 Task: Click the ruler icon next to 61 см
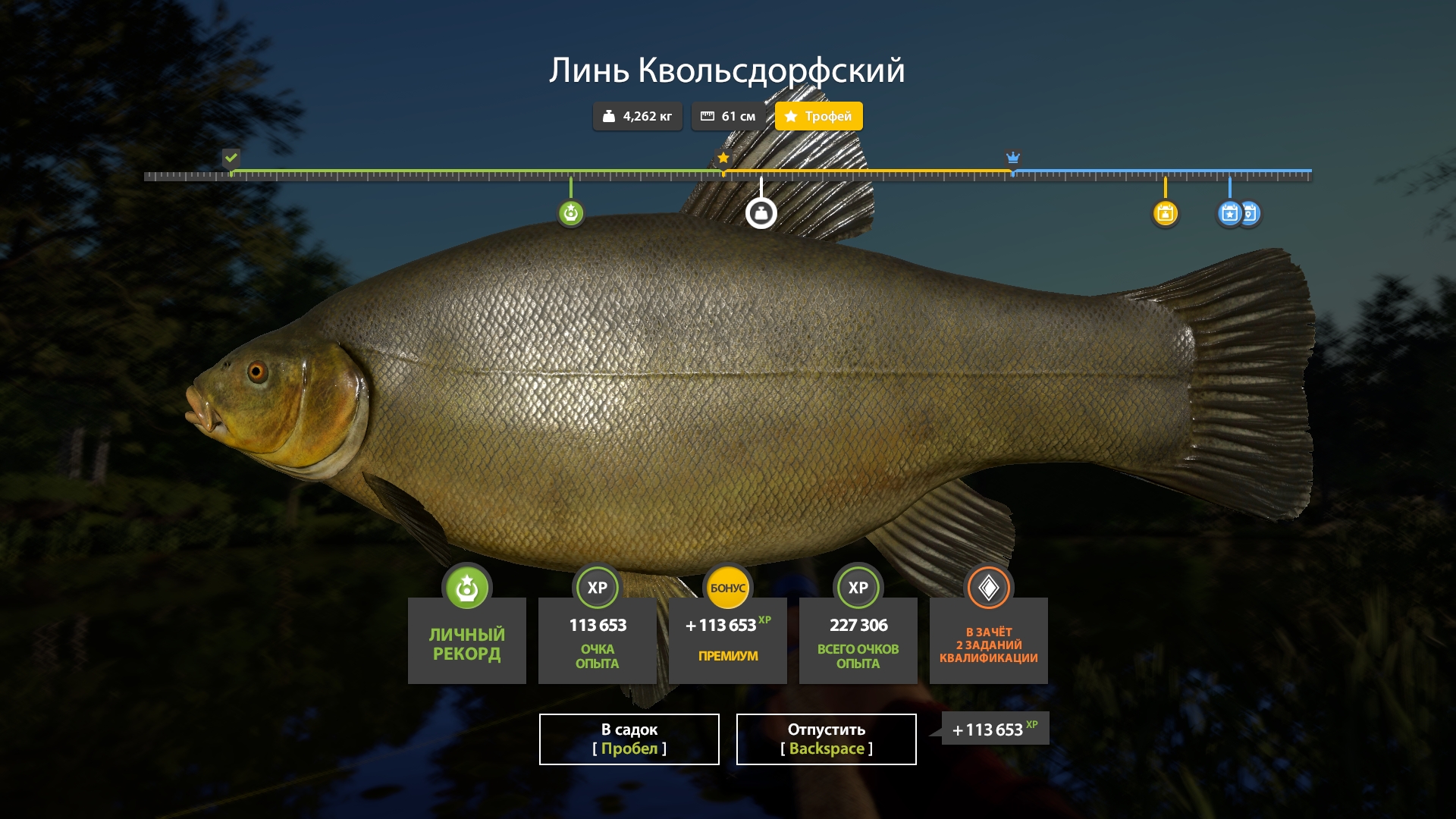pos(708,115)
